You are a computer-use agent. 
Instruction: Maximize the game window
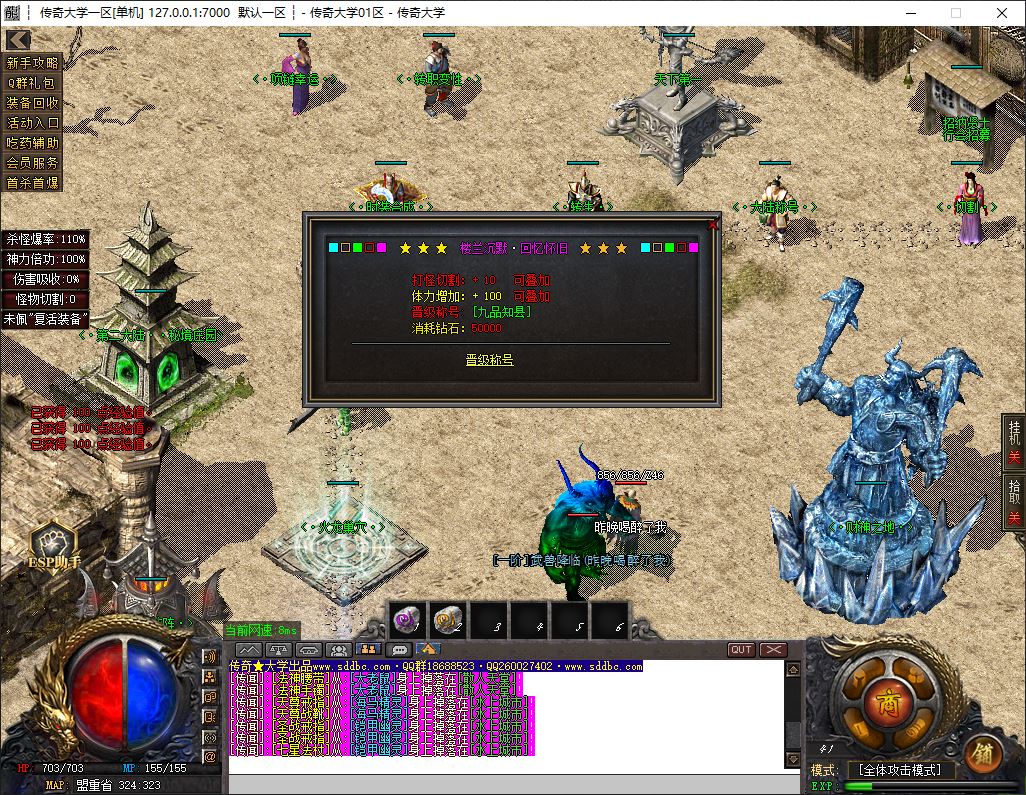[955, 13]
